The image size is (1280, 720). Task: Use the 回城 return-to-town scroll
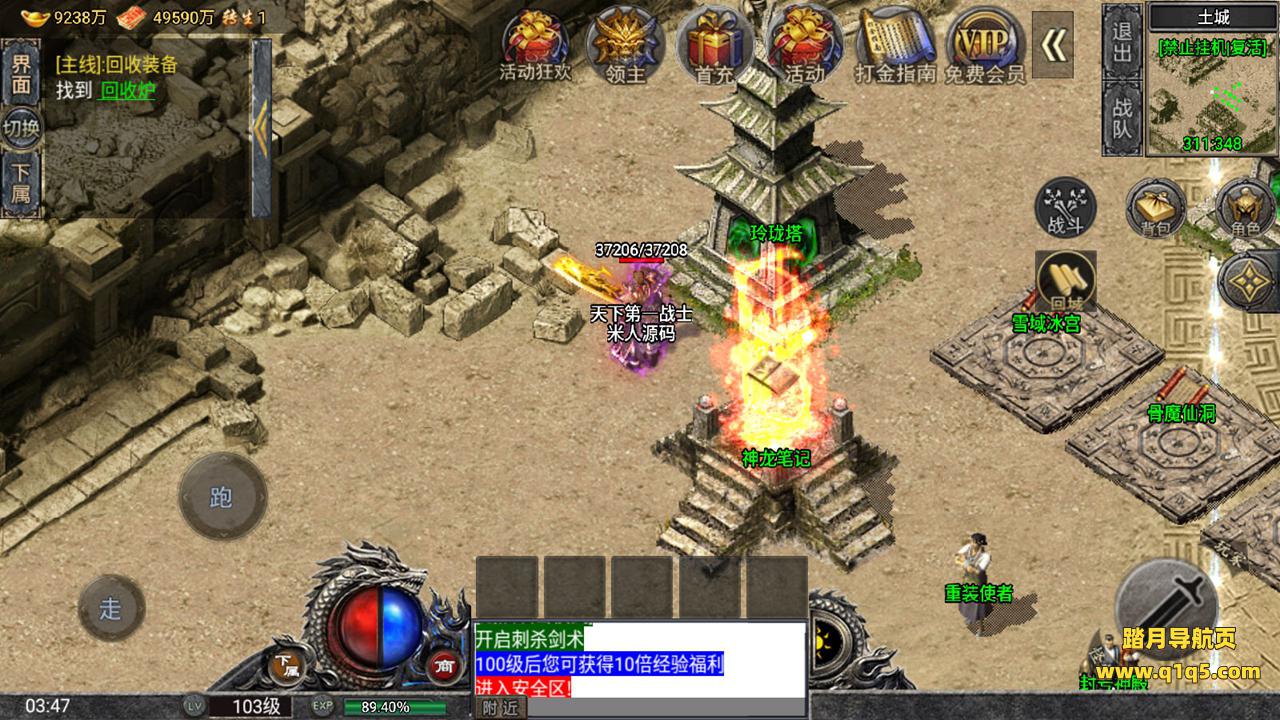(x=1066, y=281)
